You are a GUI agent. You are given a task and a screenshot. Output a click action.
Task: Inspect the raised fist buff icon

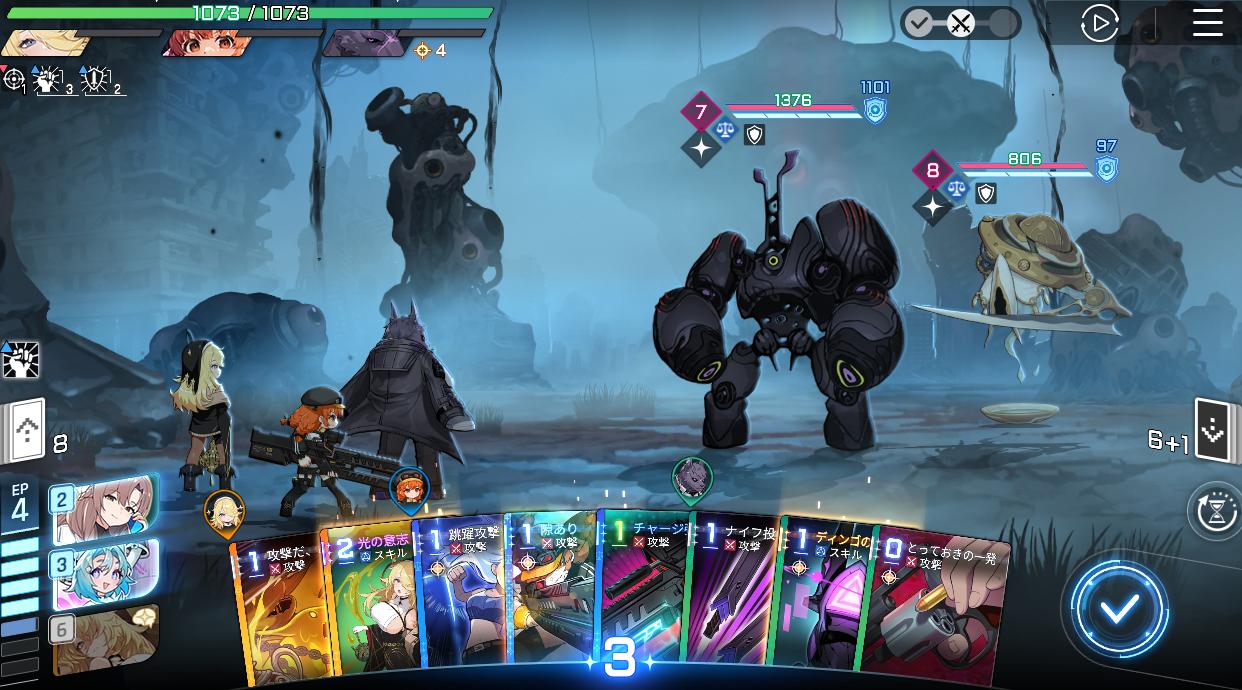point(21,360)
